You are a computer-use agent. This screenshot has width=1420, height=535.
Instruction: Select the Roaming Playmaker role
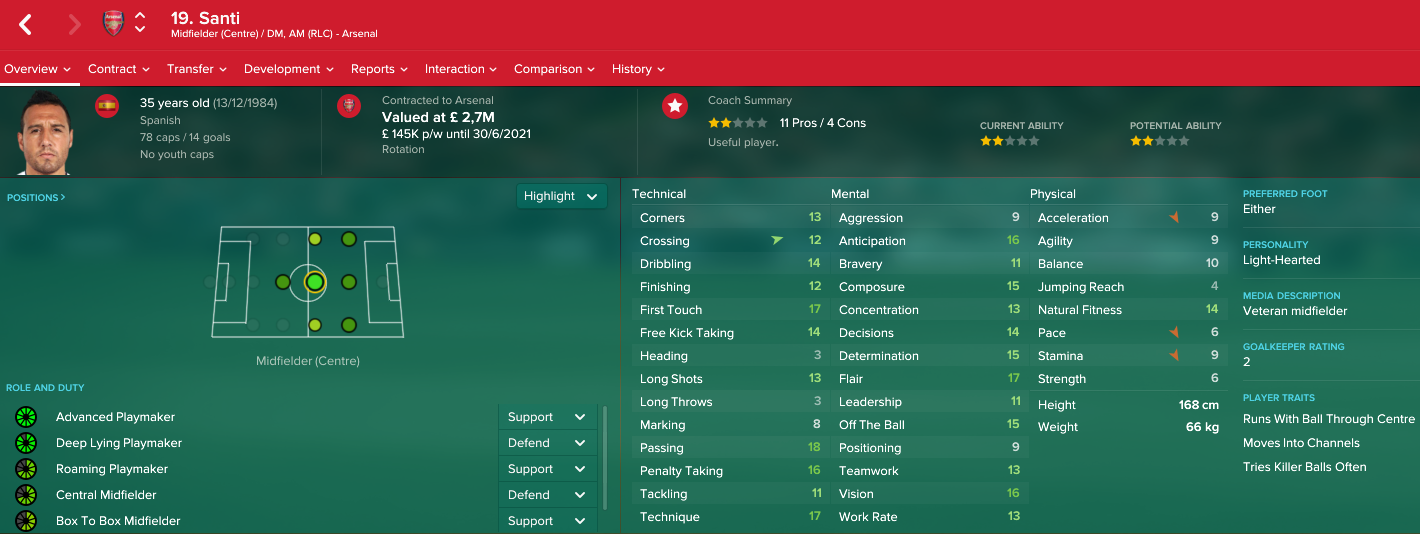pos(112,469)
